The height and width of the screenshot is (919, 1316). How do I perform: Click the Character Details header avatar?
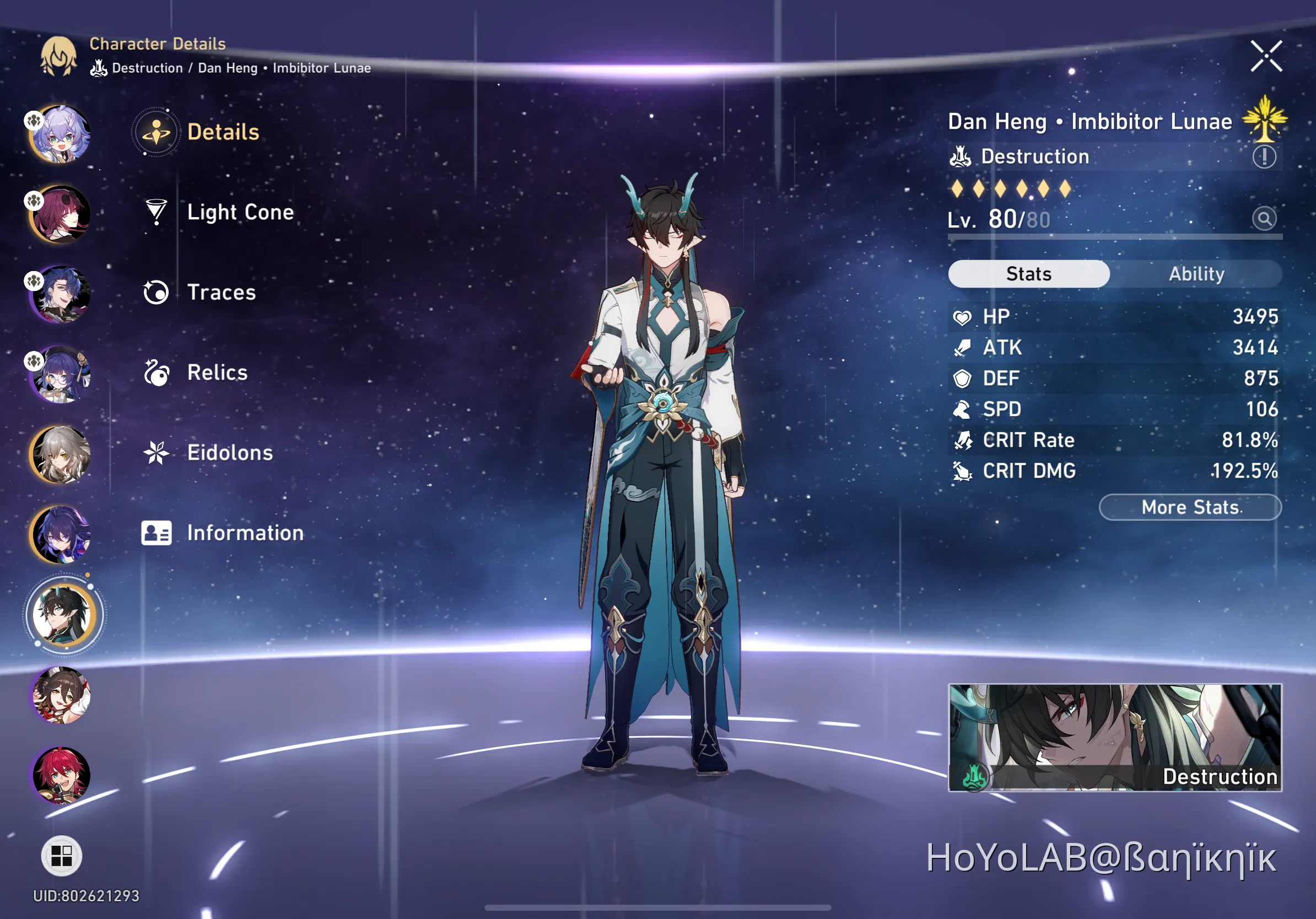(59, 57)
